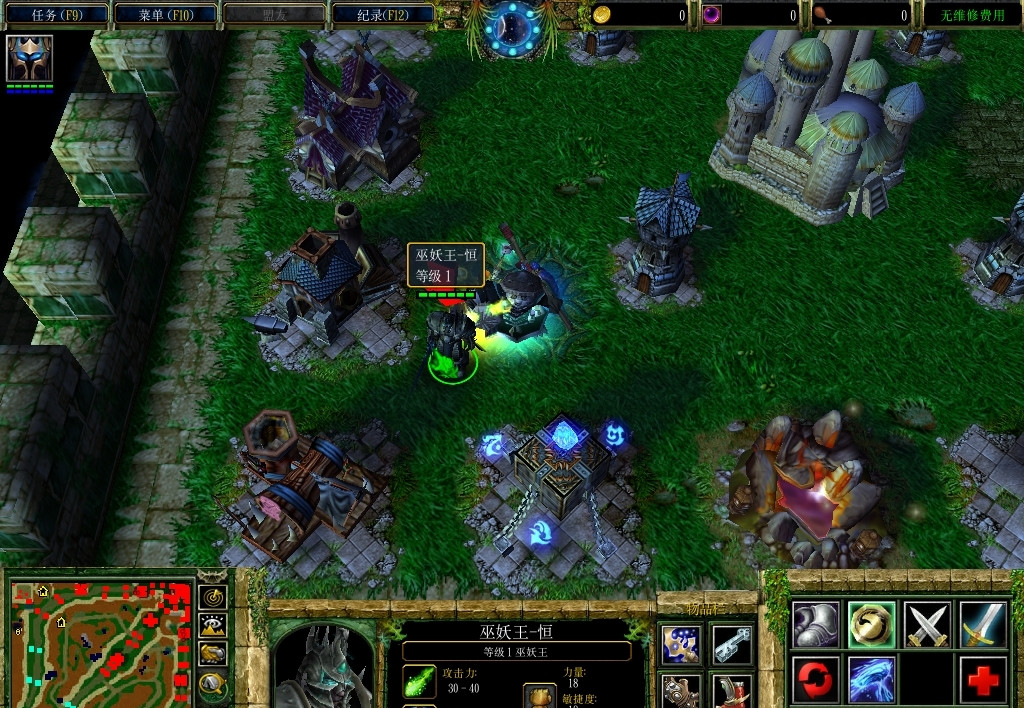Open the 任务 (F9) quests menu

coord(55,14)
